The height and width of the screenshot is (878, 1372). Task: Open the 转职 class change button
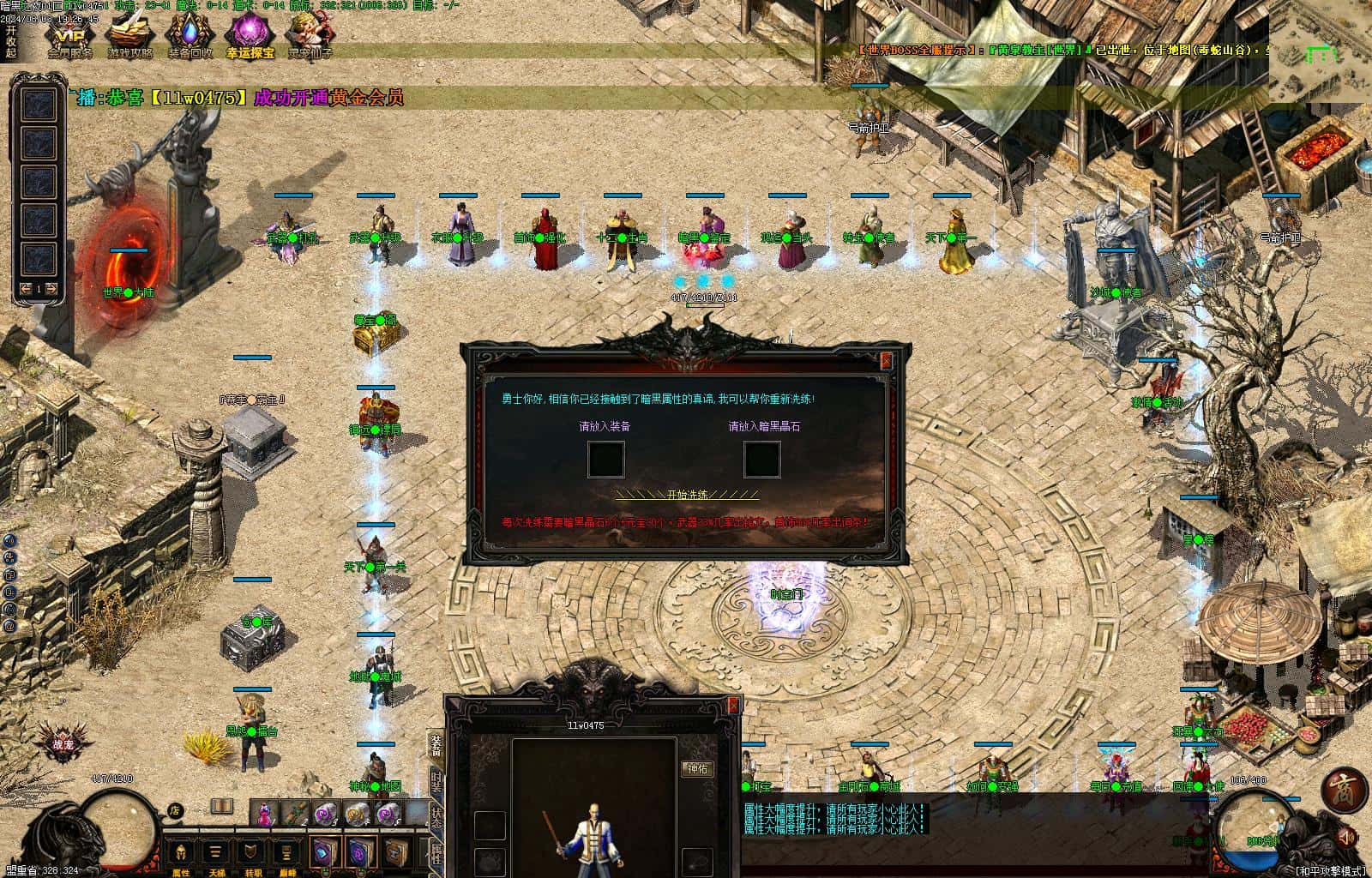click(251, 854)
